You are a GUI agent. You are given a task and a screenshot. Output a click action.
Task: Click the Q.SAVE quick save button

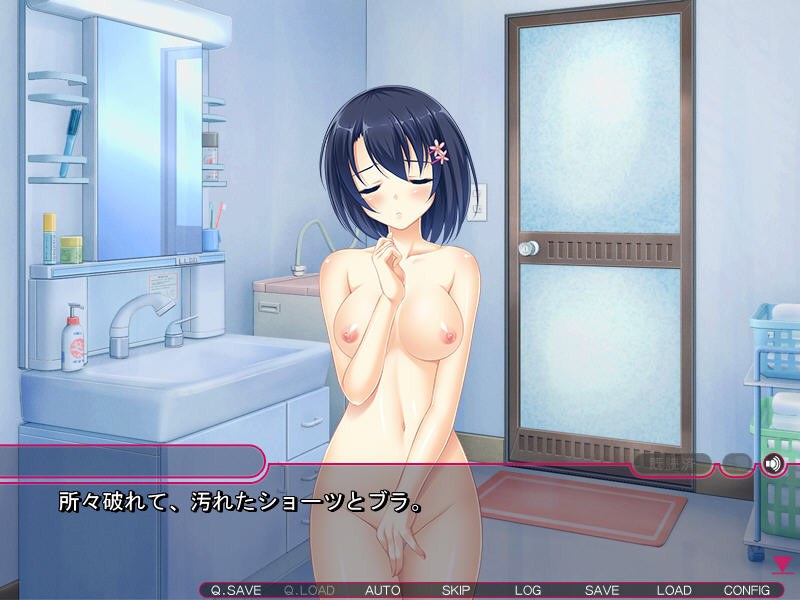pos(236,590)
